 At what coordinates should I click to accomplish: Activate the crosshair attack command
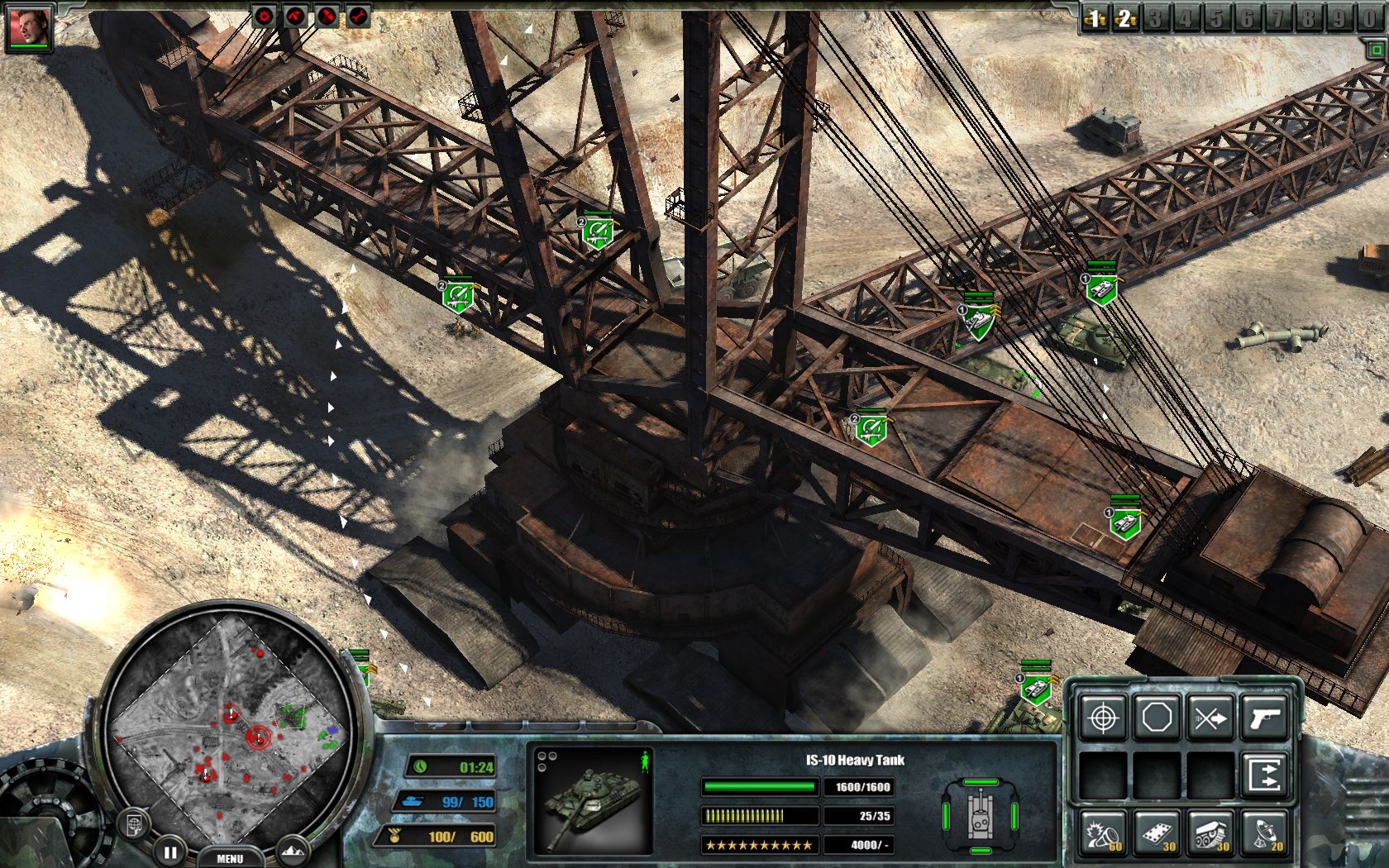click(1103, 718)
